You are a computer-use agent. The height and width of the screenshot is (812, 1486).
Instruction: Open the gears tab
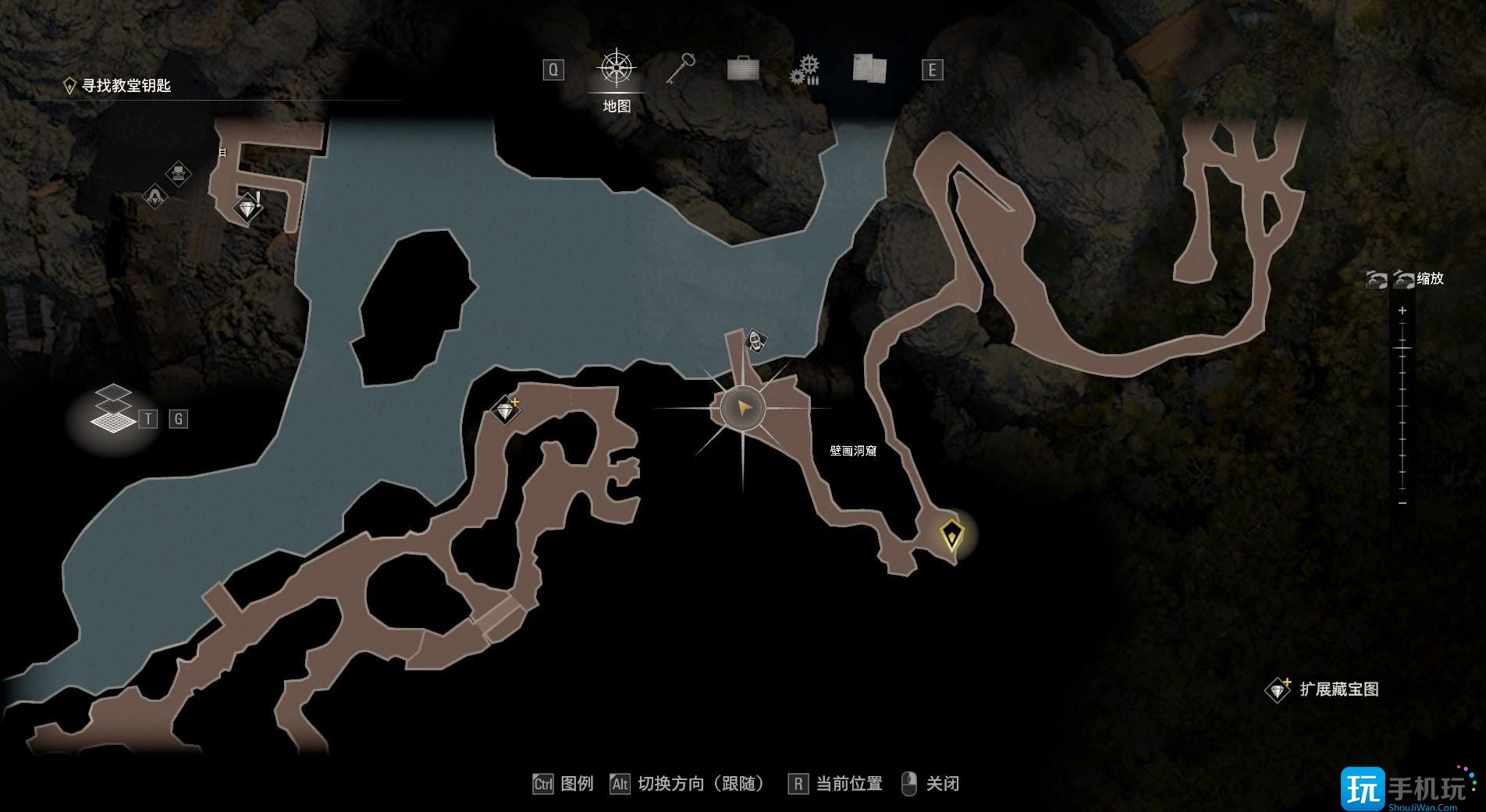click(805, 69)
